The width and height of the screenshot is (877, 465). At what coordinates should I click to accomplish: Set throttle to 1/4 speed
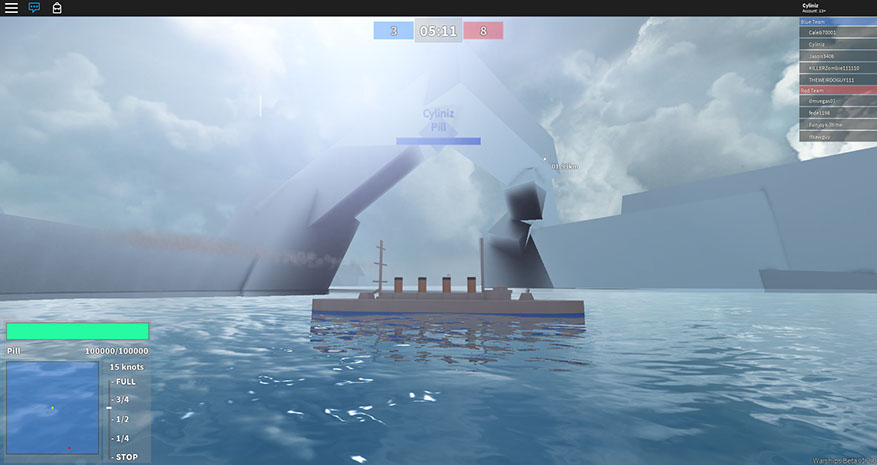pyautogui.click(x=123, y=438)
